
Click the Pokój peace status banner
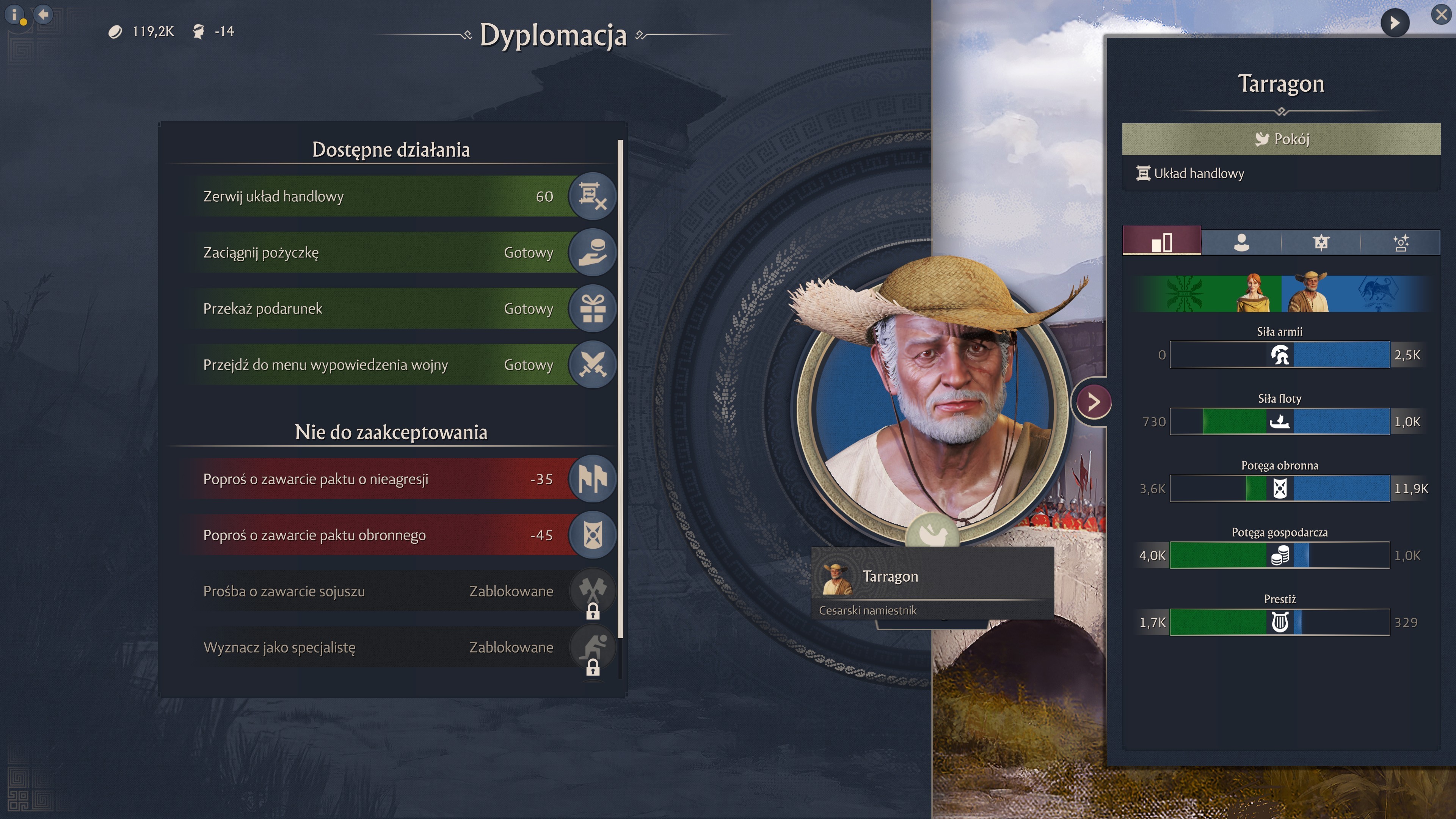click(1281, 139)
